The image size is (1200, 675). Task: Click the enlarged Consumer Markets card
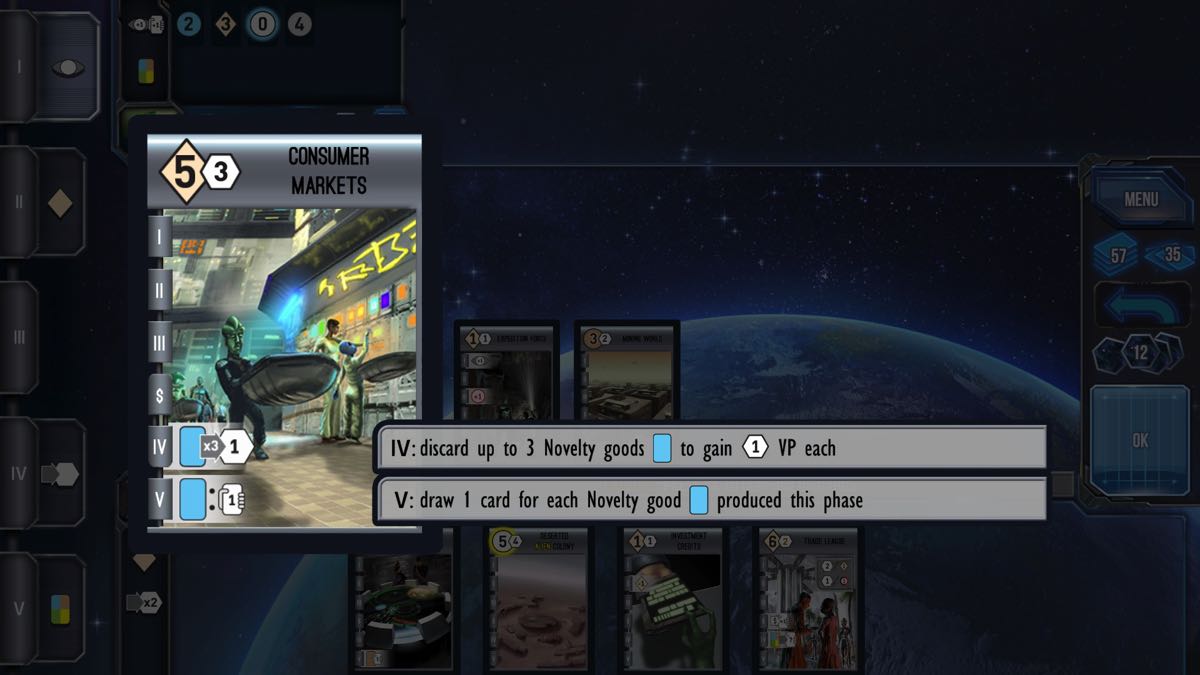(x=285, y=320)
